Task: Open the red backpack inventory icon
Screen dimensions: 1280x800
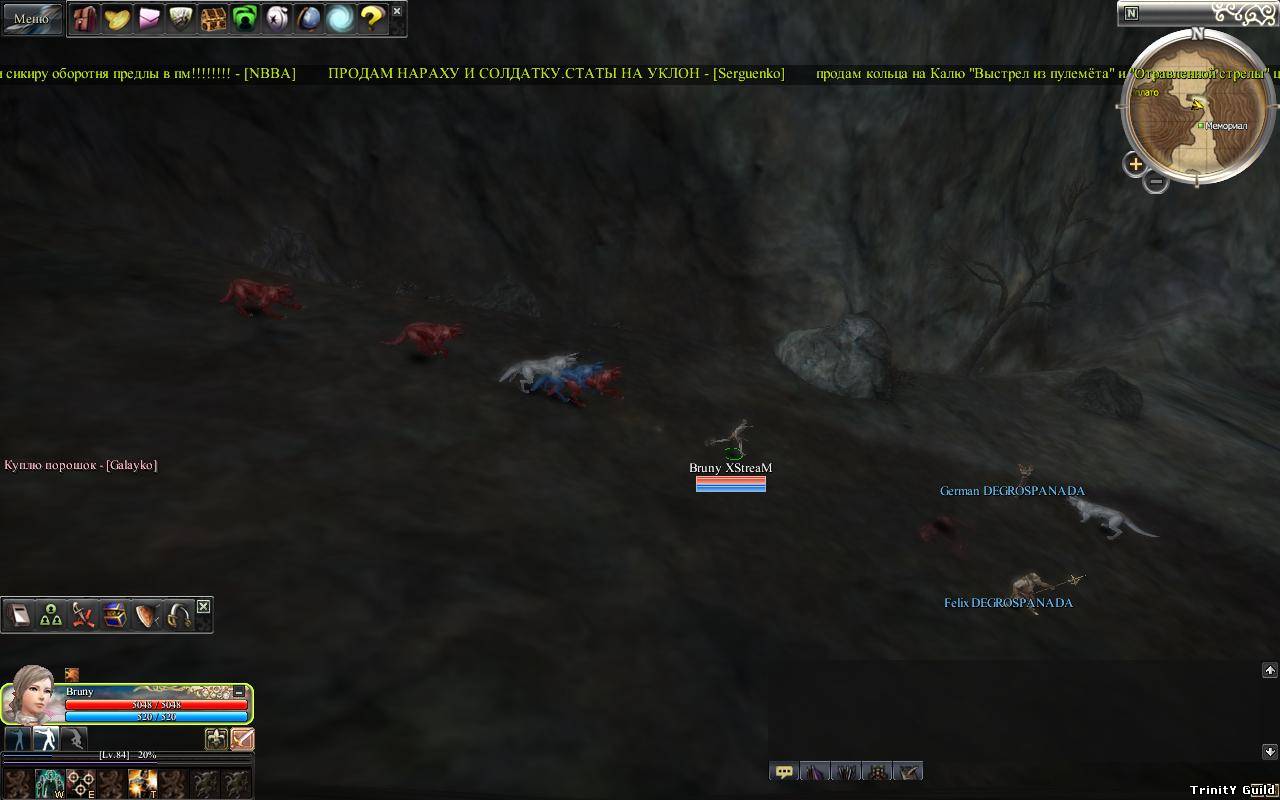Action: click(84, 19)
